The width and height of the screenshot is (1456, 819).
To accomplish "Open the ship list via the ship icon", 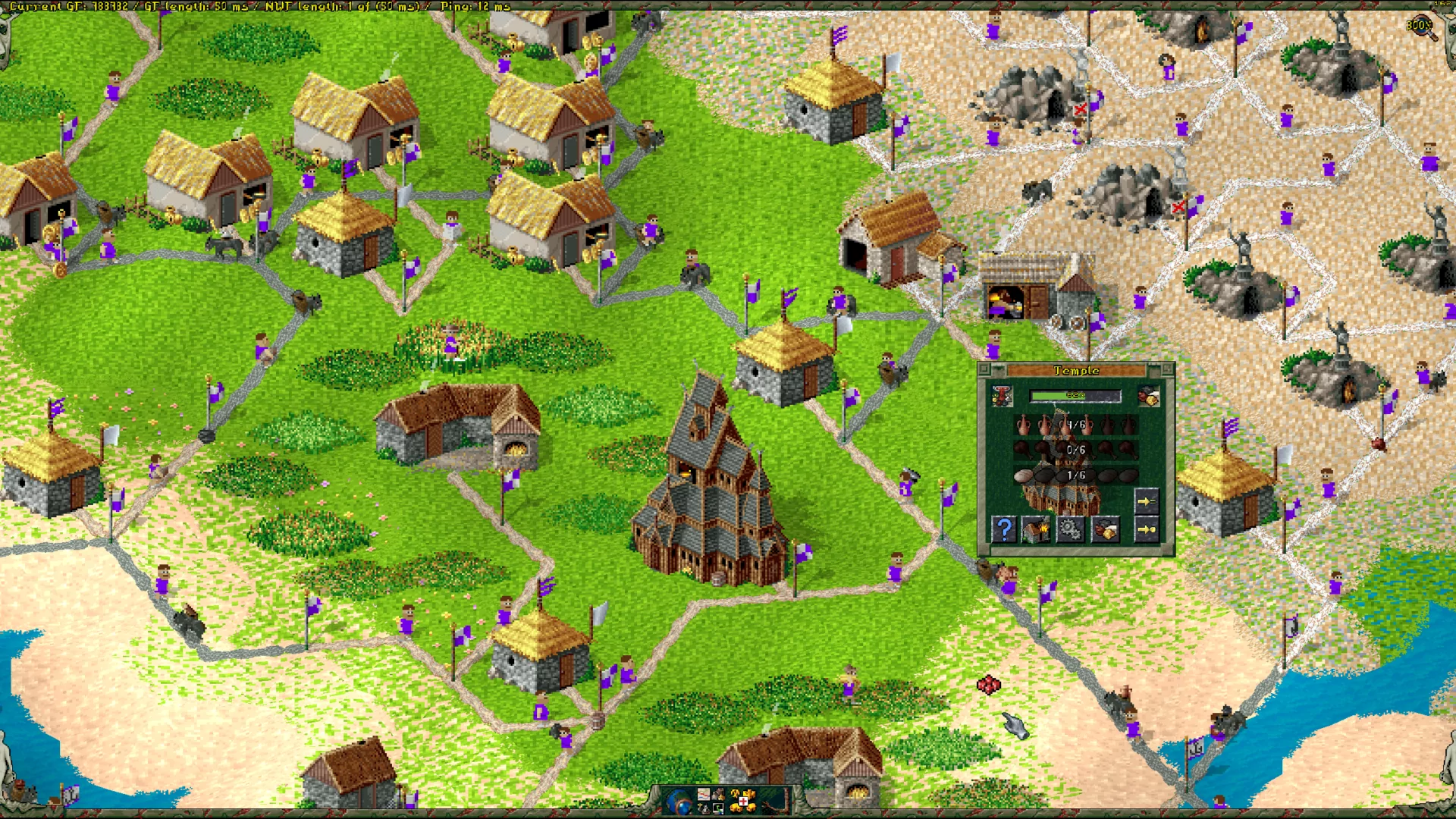I will (x=704, y=809).
